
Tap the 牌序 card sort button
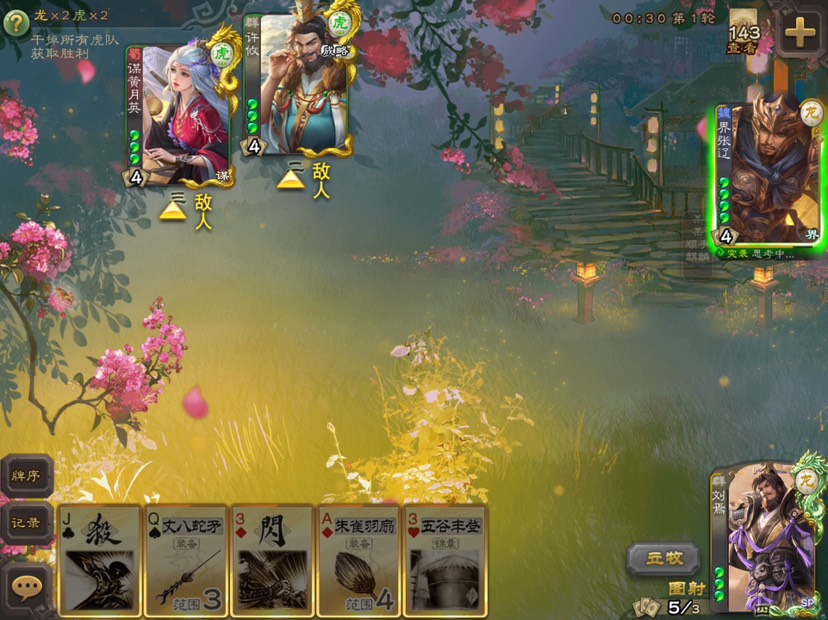tap(26, 476)
